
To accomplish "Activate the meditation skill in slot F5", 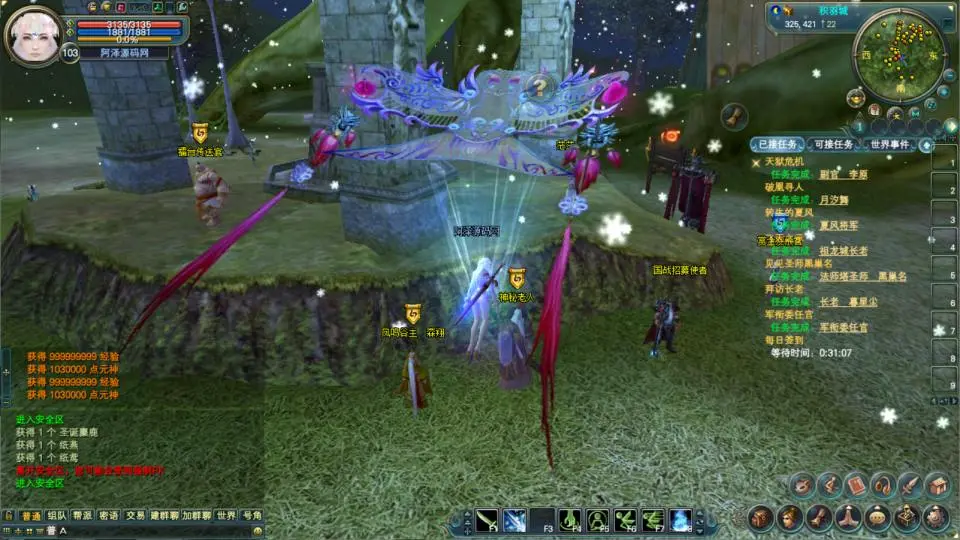I will tap(598, 520).
